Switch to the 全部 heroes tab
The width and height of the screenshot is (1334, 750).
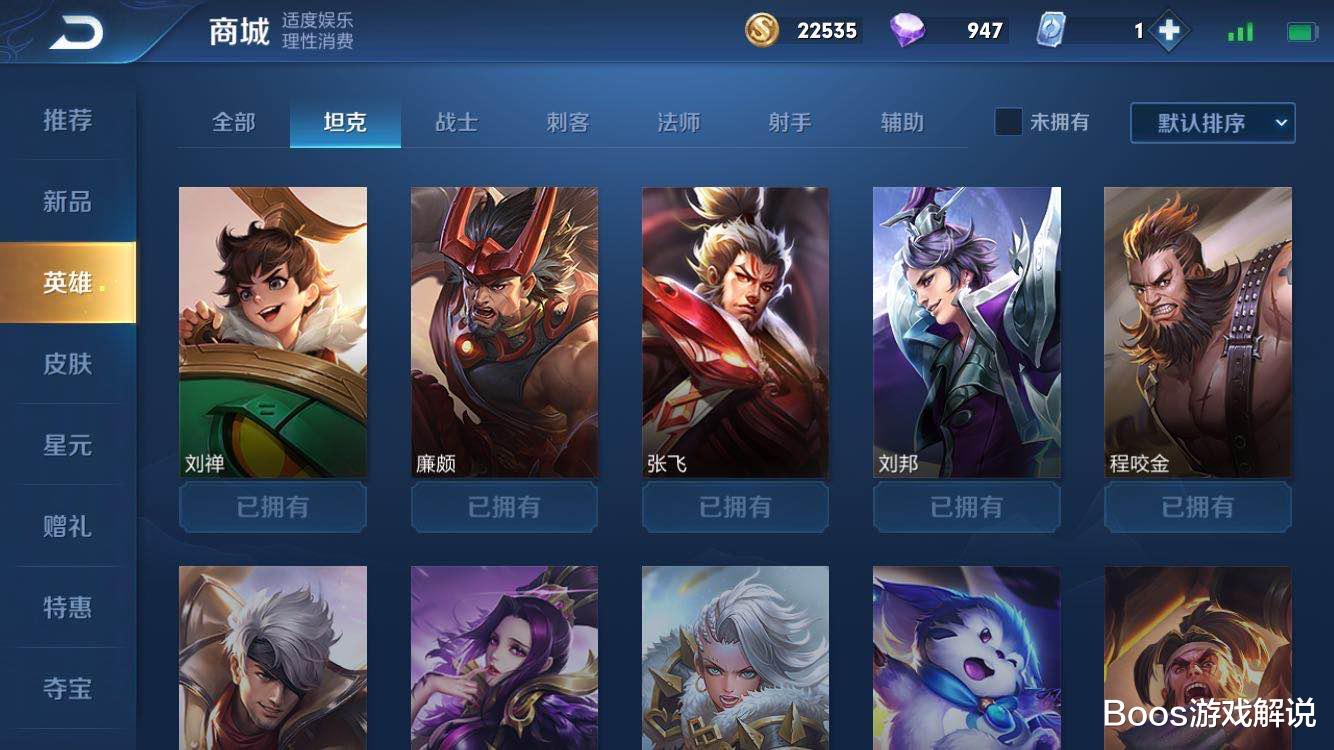237,122
